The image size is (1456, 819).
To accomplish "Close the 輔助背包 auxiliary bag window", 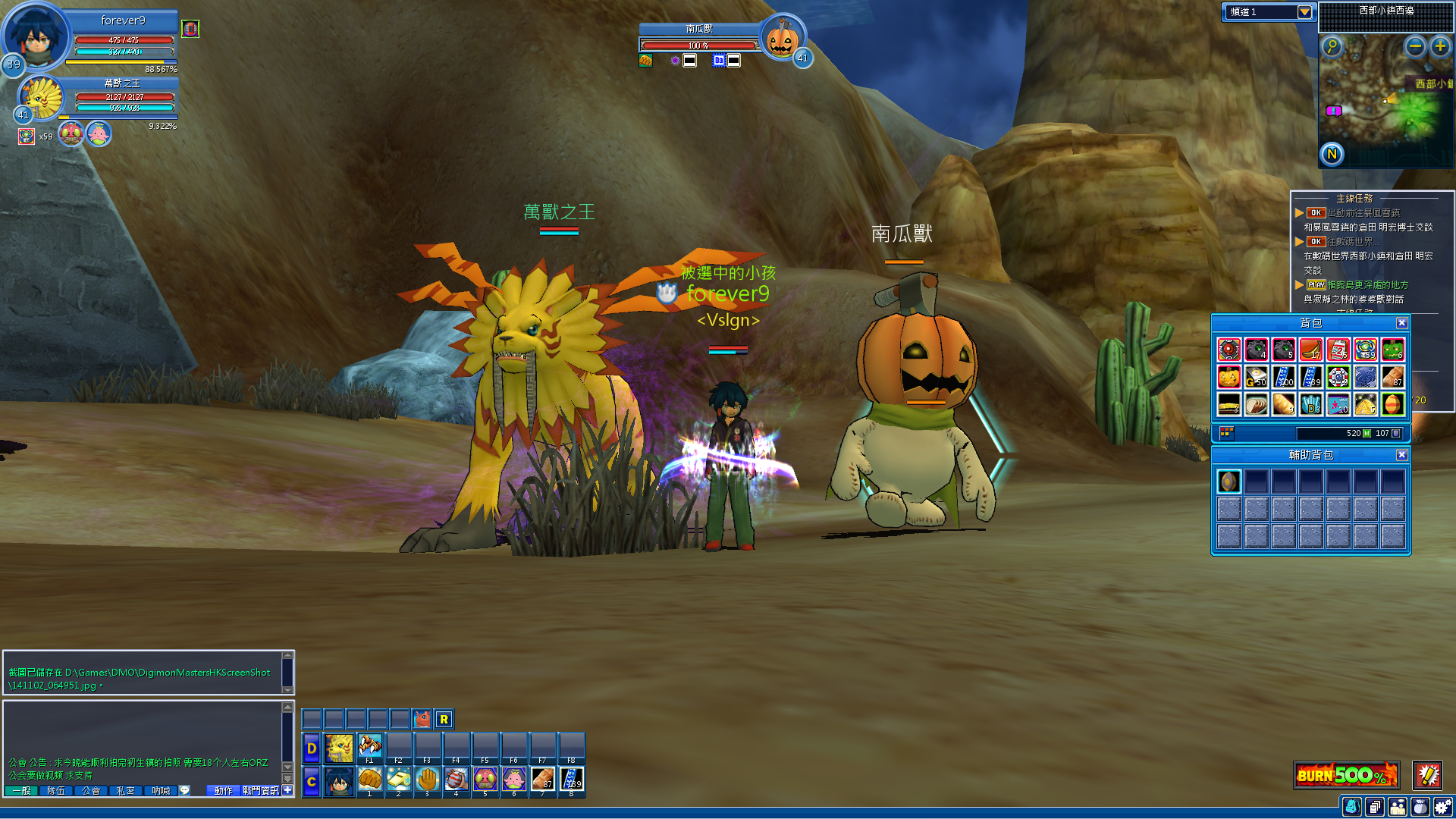I will pos(1401,455).
